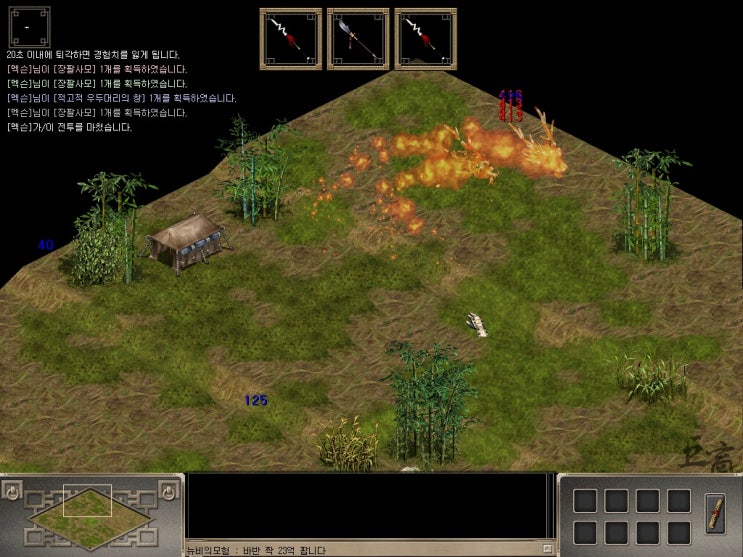The image size is (743, 557).
Task: Select the curved-blade glaive weapon slot
Action: click(x=358, y=39)
